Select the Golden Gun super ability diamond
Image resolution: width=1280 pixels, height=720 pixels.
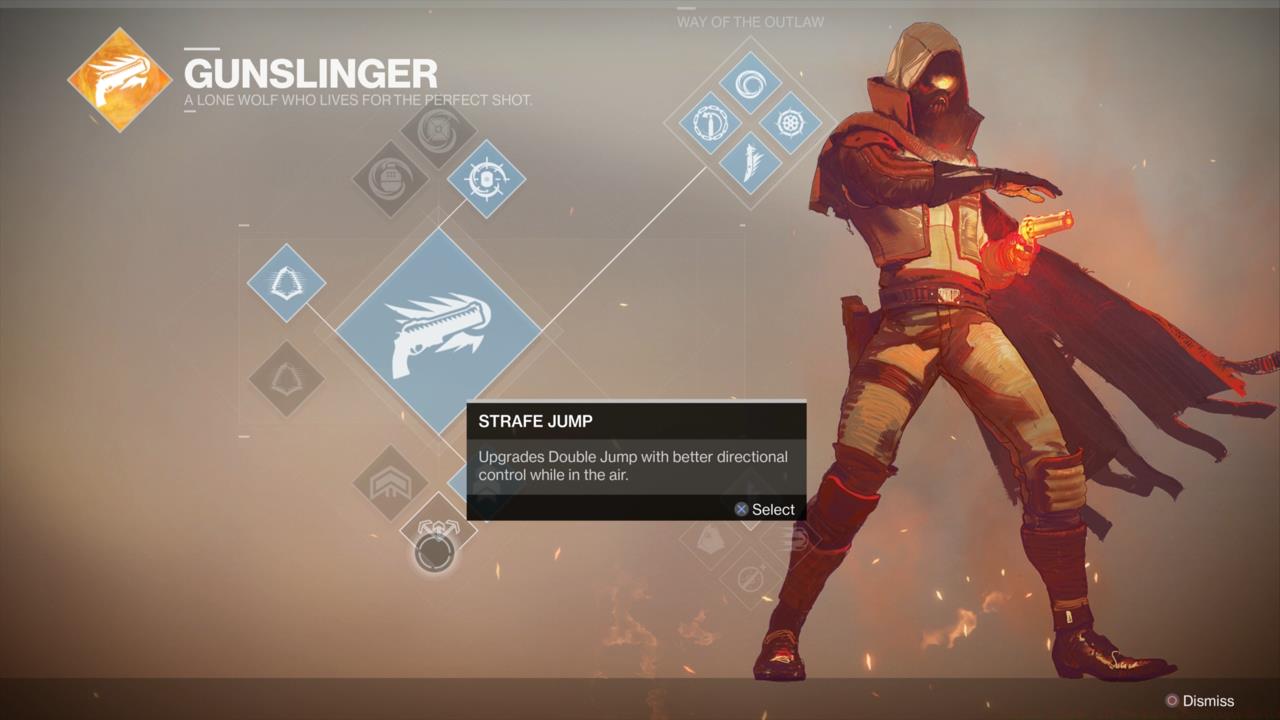[438, 331]
